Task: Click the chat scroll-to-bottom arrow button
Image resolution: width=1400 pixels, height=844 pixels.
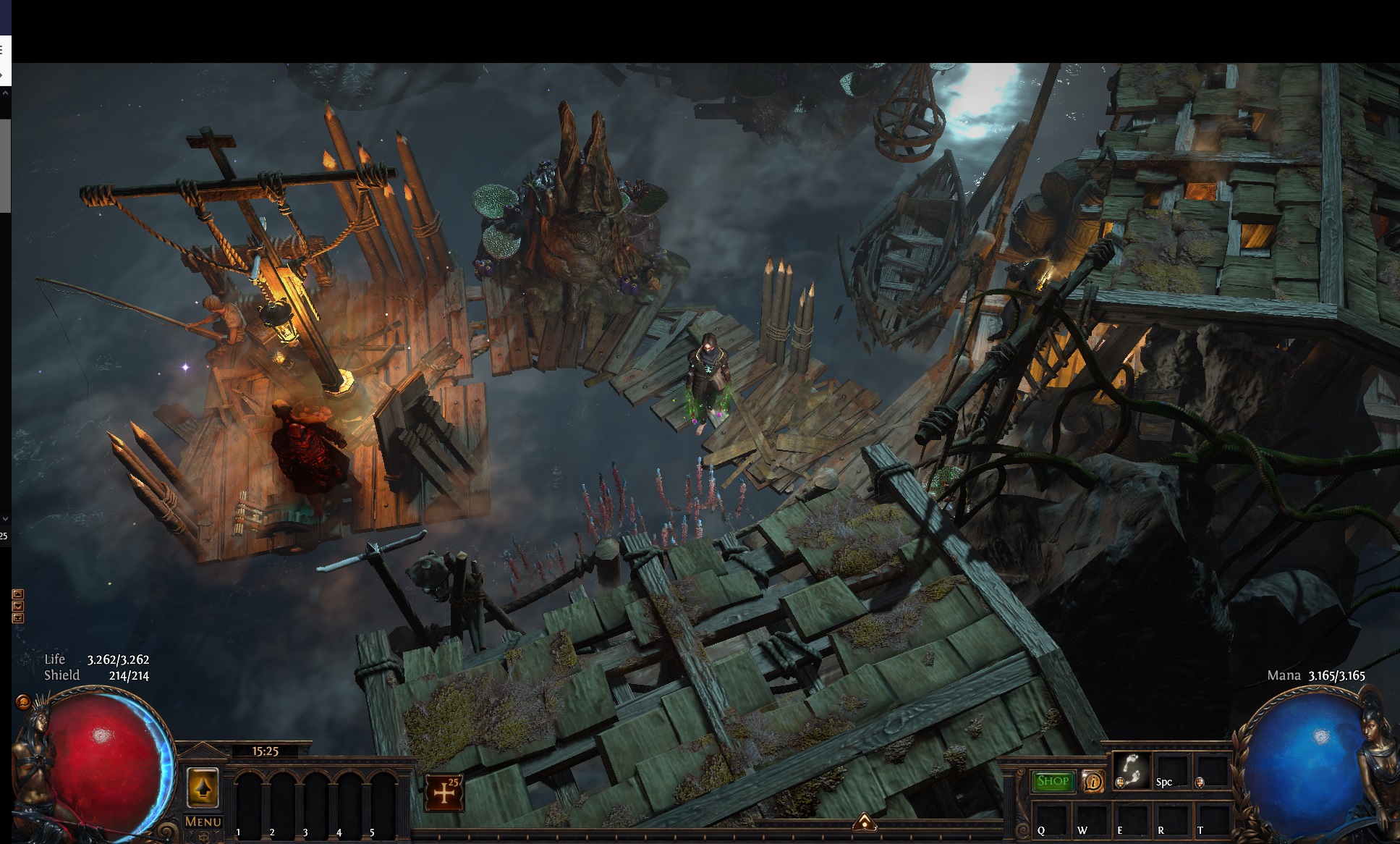Action: (x=18, y=618)
